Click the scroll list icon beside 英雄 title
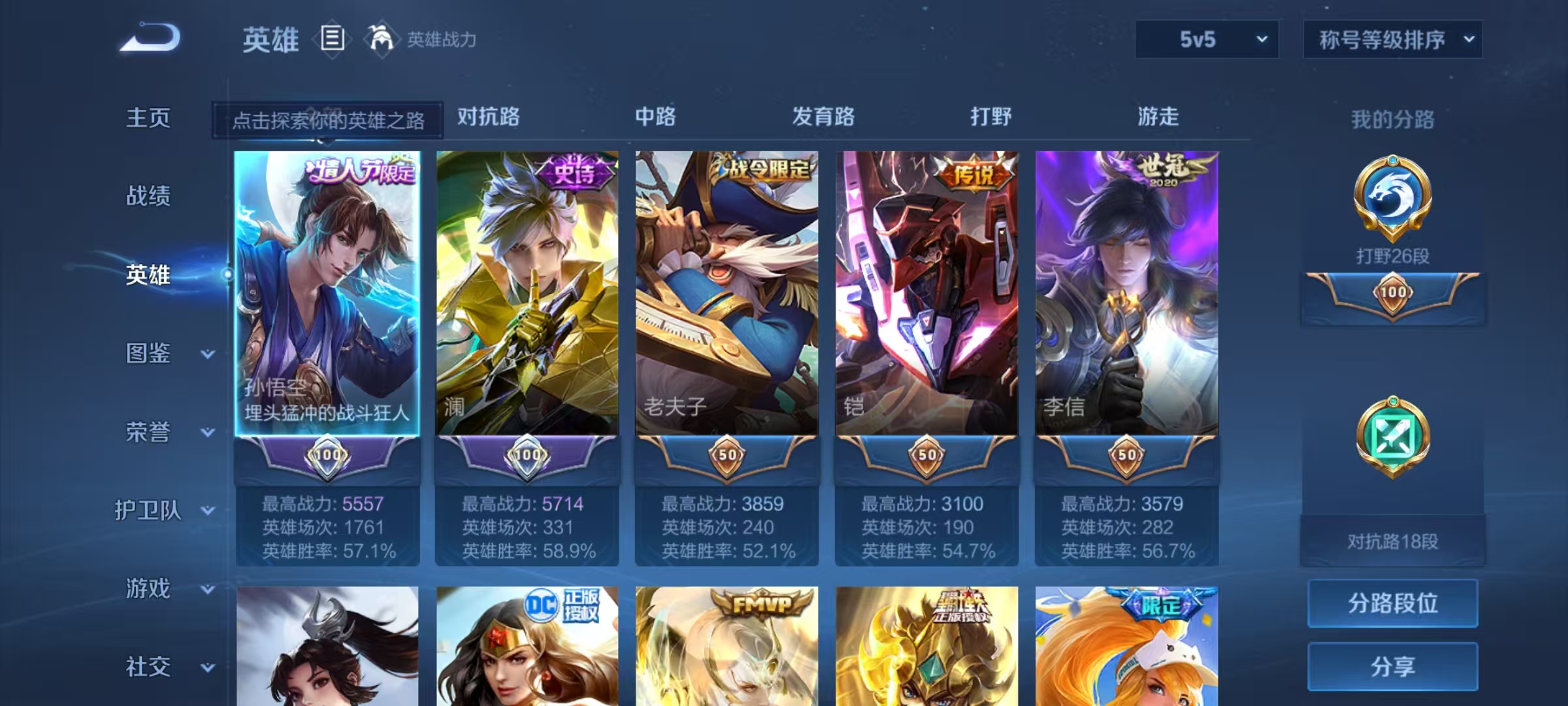 pyautogui.click(x=333, y=39)
